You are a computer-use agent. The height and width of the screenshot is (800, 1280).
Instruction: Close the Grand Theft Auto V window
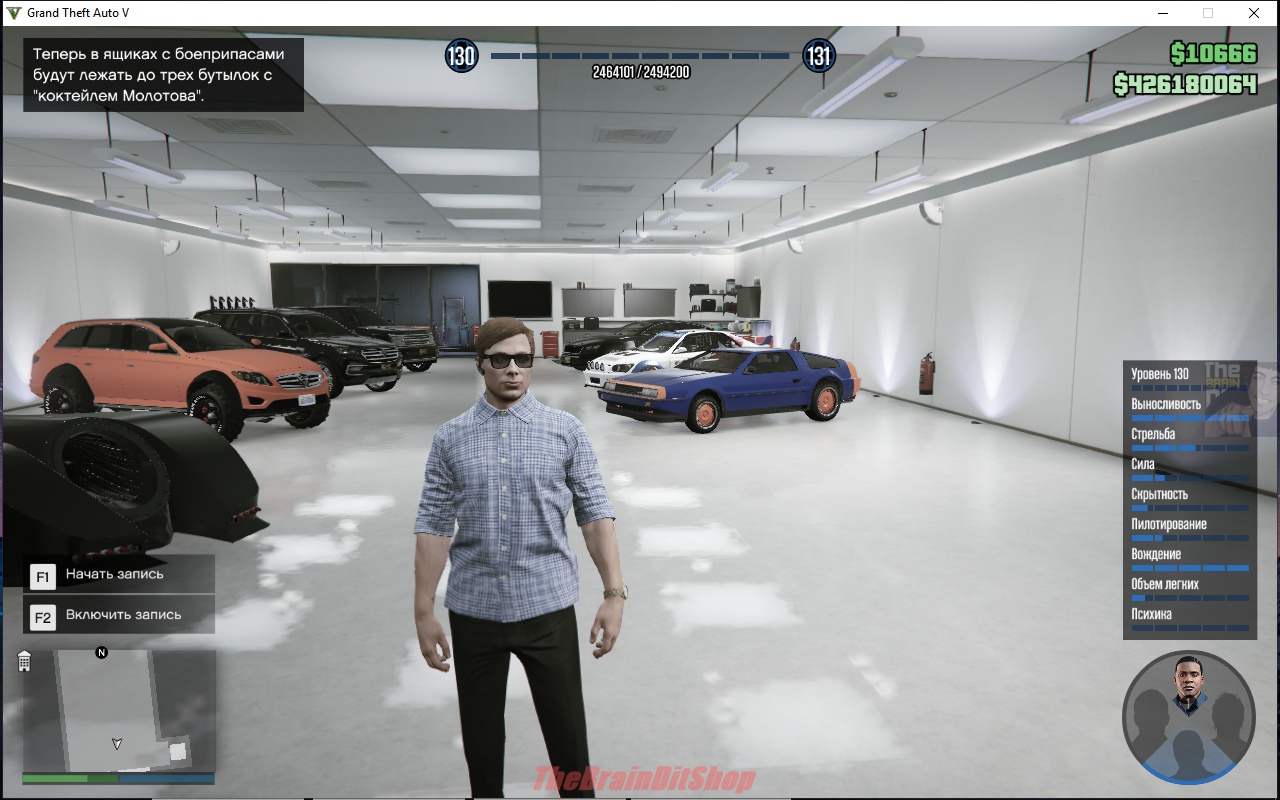1253,13
